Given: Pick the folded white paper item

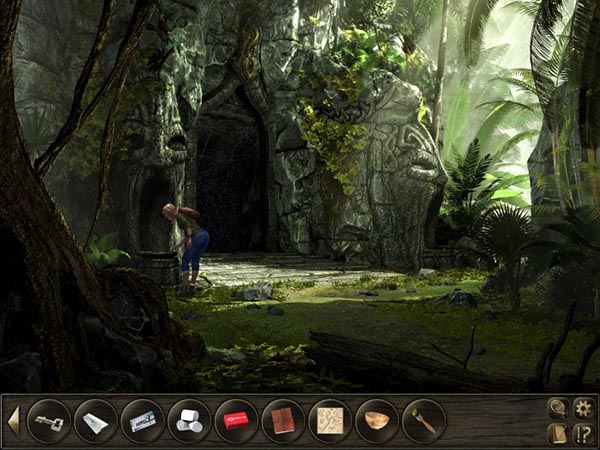Looking at the screenshot, I should pyautogui.click(x=95, y=421).
